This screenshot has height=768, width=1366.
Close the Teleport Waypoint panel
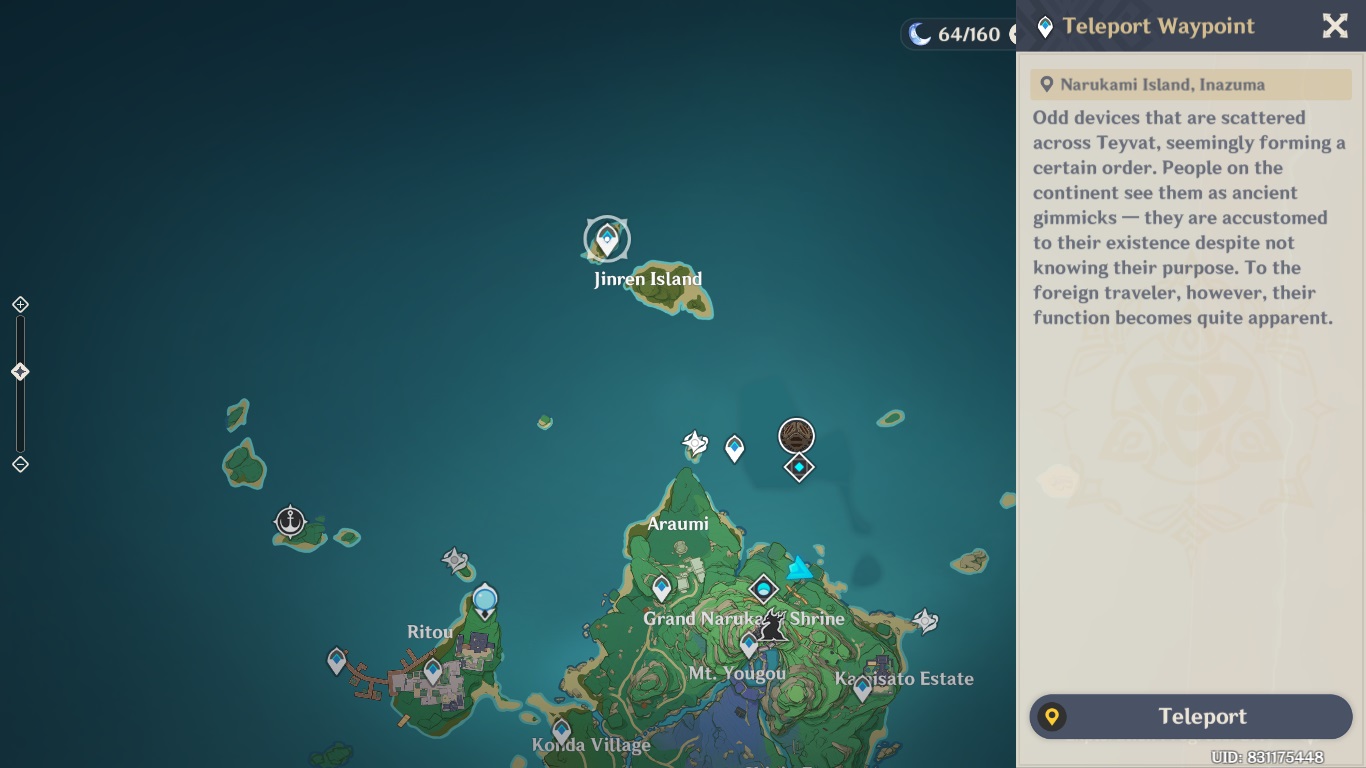[x=1335, y=26]
